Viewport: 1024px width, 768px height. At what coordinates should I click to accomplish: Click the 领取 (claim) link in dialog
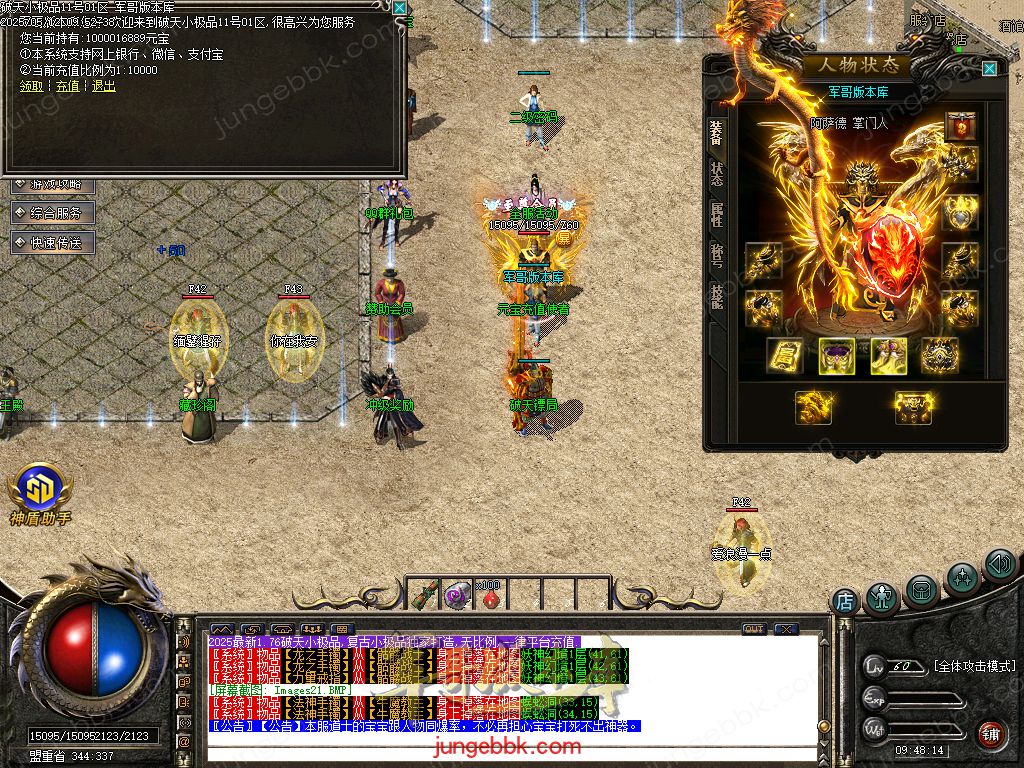tap(31, 86)
